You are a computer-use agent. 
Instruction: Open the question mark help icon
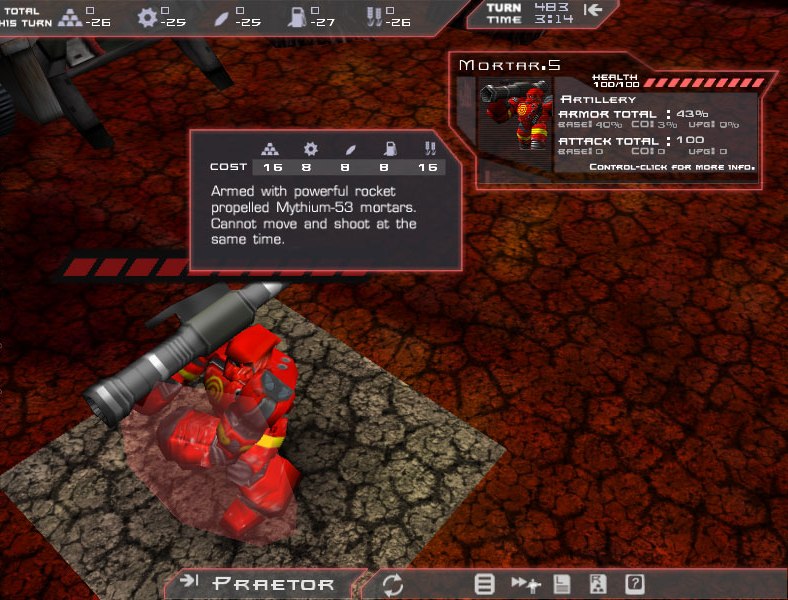point(634,584)
